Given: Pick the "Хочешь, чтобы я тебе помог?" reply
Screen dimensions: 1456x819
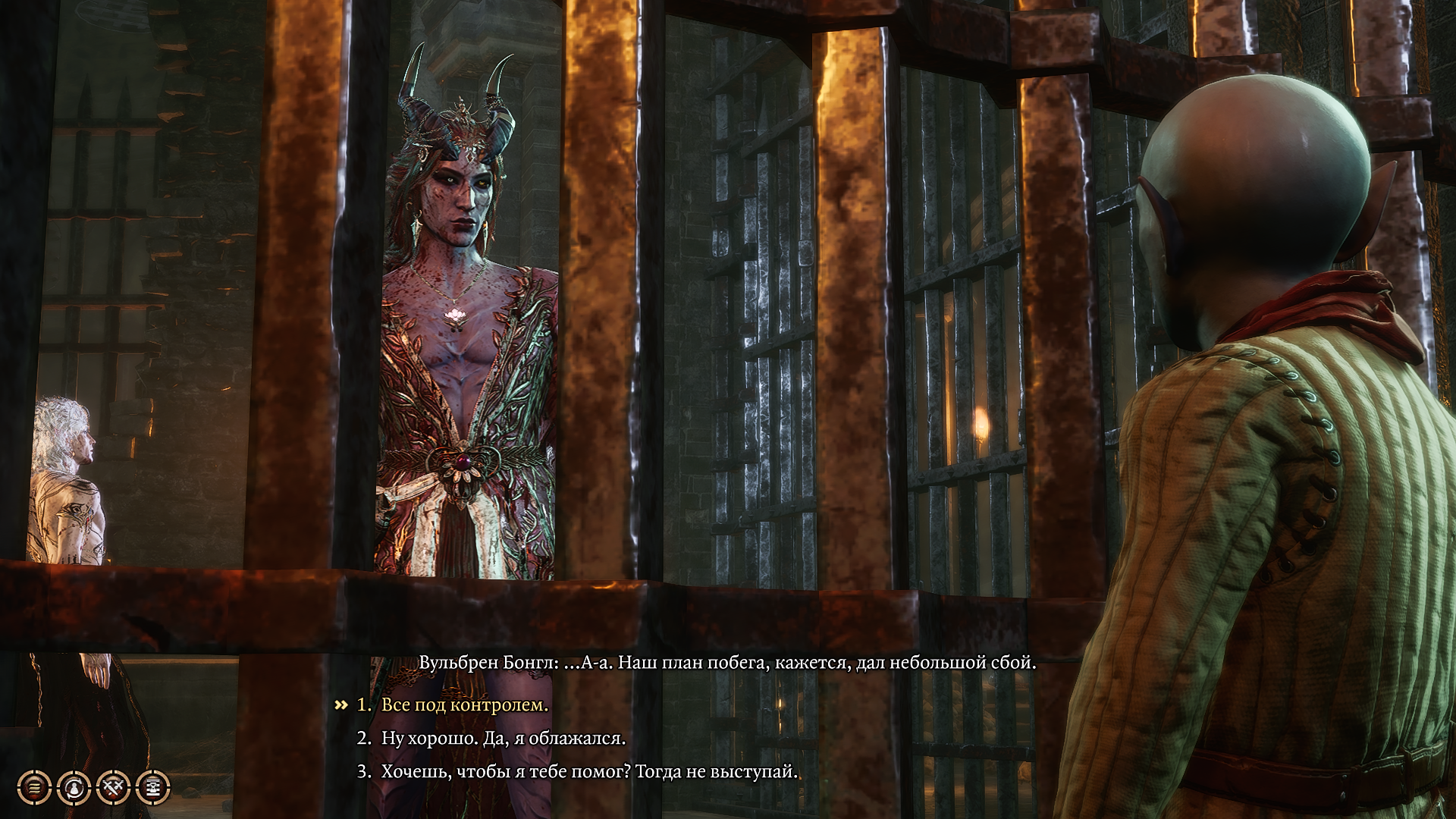Looking at the screenshot, I should 589,772.
